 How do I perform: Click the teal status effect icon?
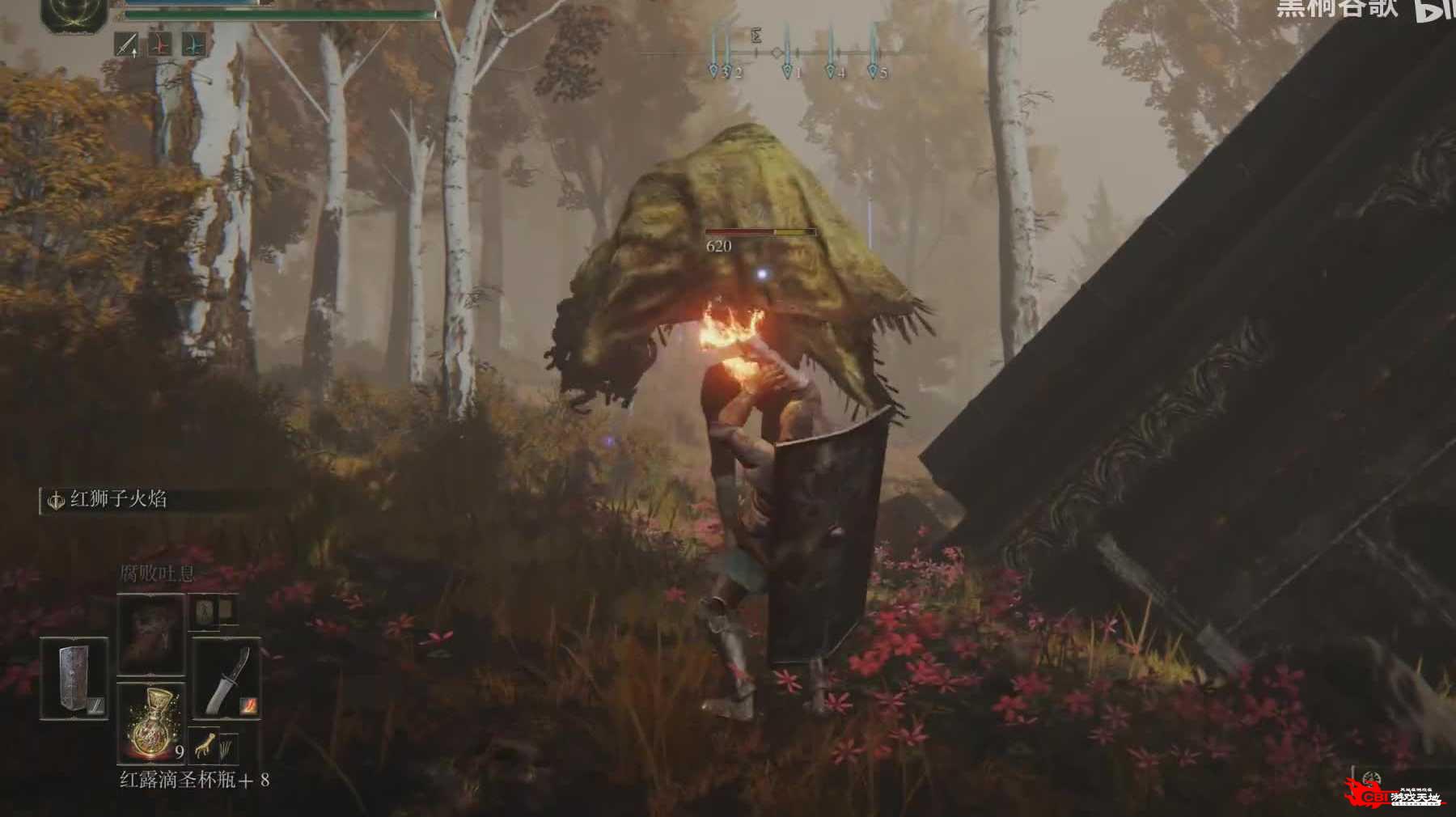pos(194,44)
